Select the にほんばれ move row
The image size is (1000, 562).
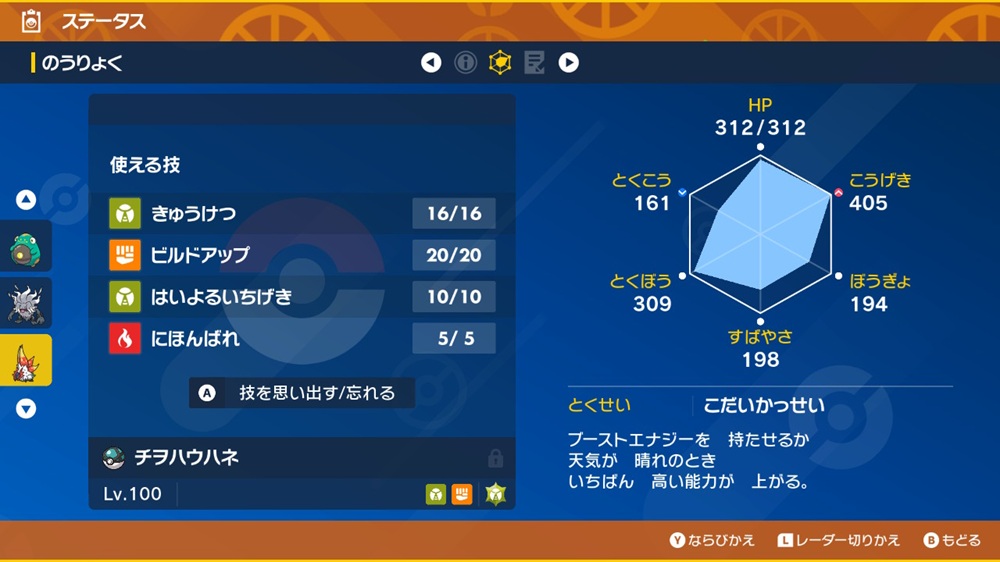pos(302,339)
